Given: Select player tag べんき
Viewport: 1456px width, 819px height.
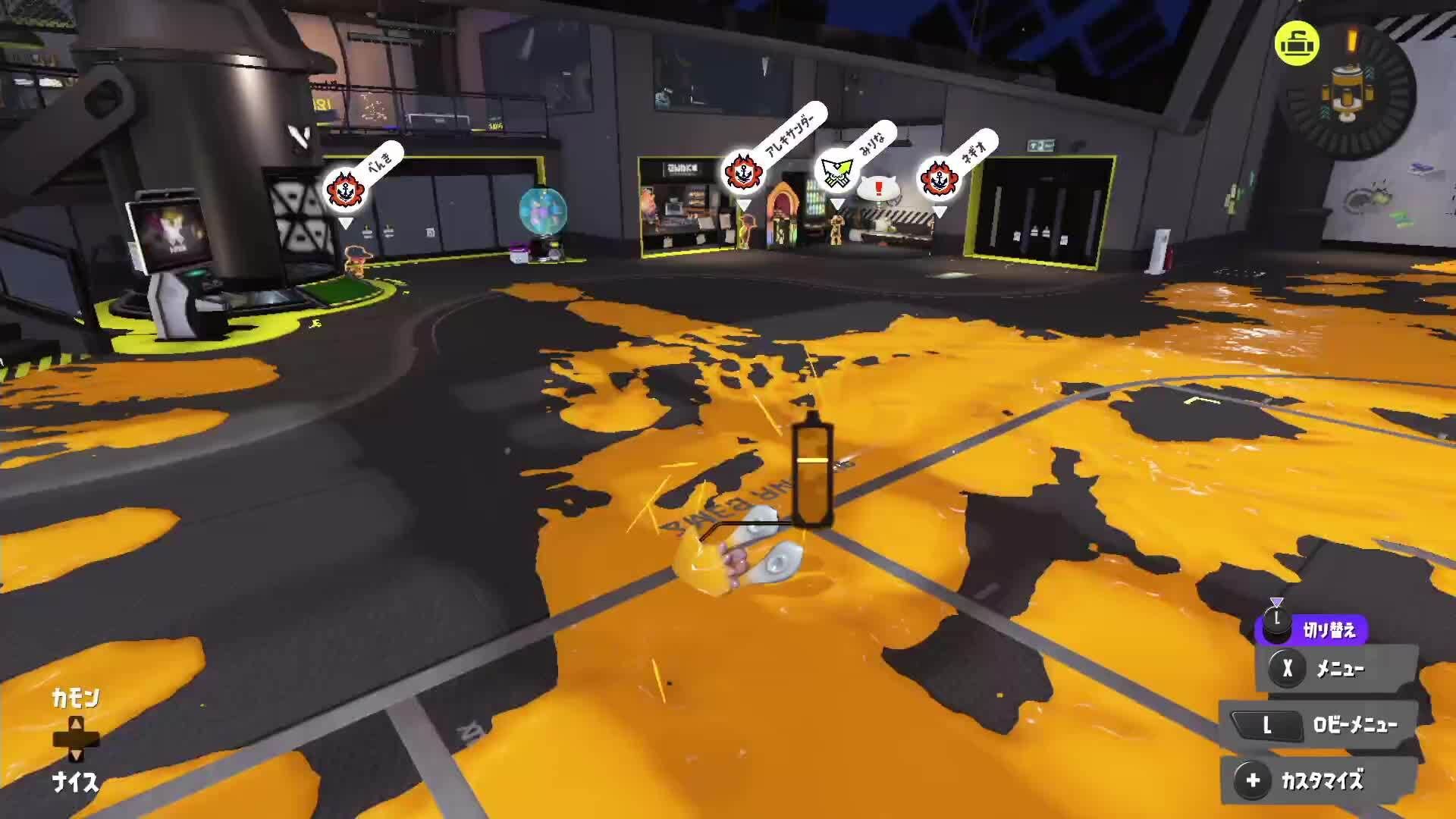Looking at the screenshot, I should pyautogui.click(x=347, y=189).
